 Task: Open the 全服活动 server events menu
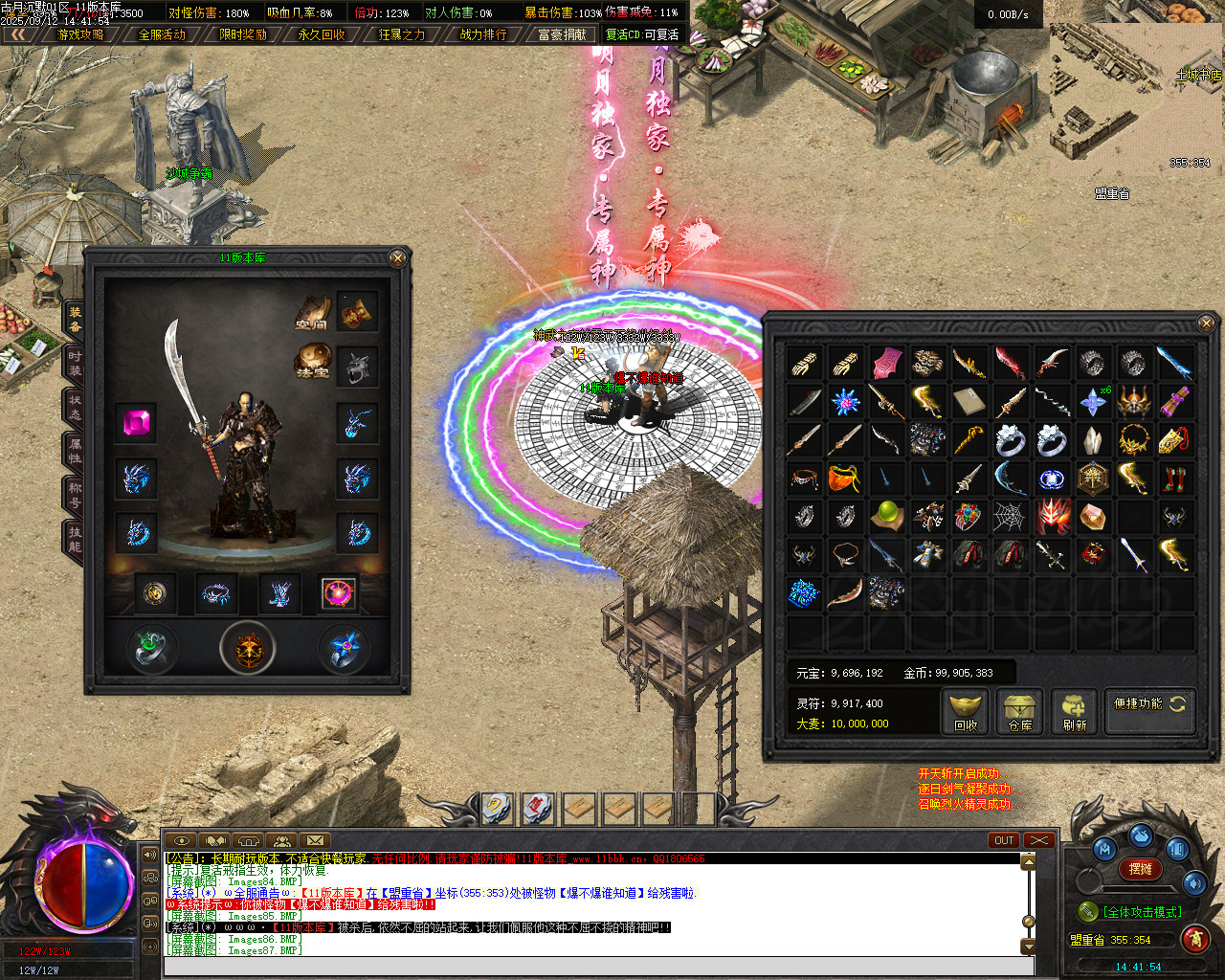point(162,34)
